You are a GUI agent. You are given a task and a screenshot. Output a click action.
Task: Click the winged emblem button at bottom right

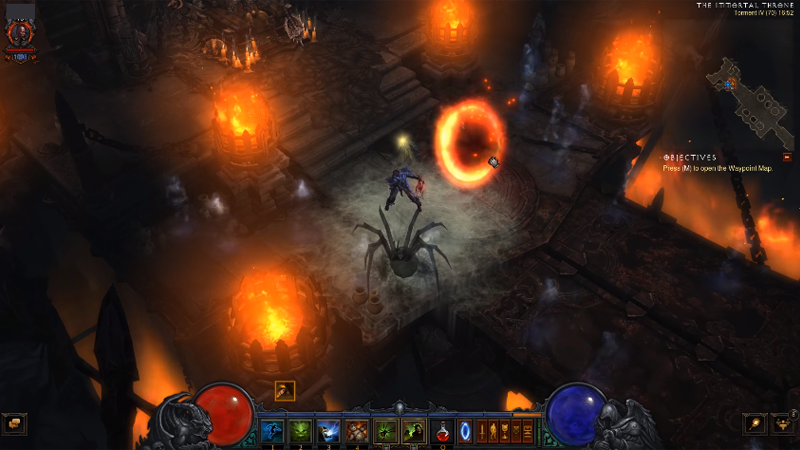(784, 423)
